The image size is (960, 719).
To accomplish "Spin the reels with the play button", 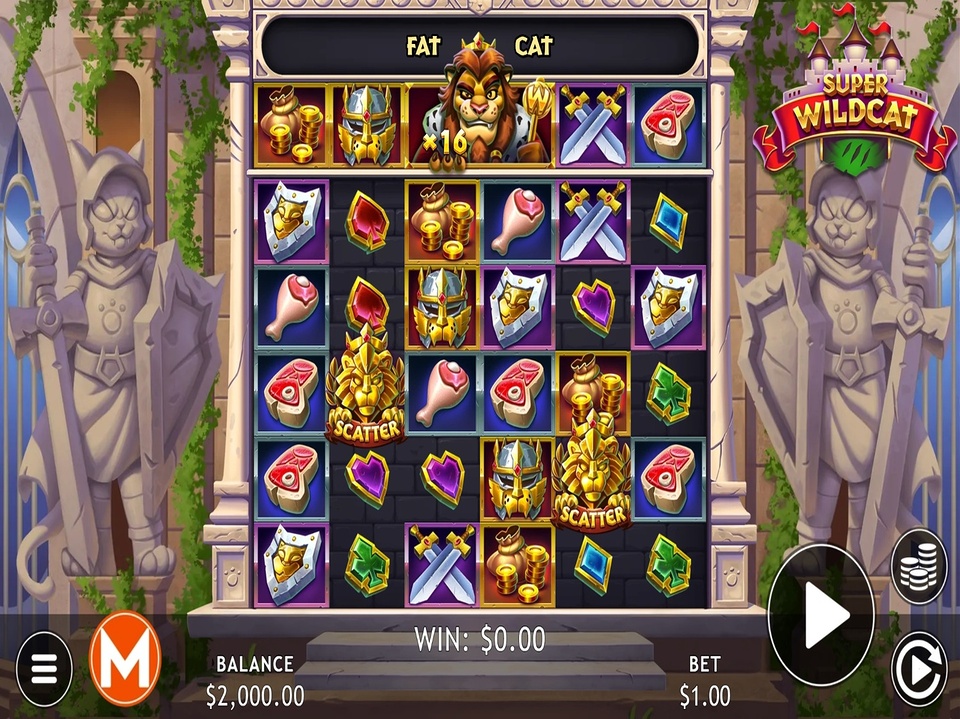I will 820,615.
